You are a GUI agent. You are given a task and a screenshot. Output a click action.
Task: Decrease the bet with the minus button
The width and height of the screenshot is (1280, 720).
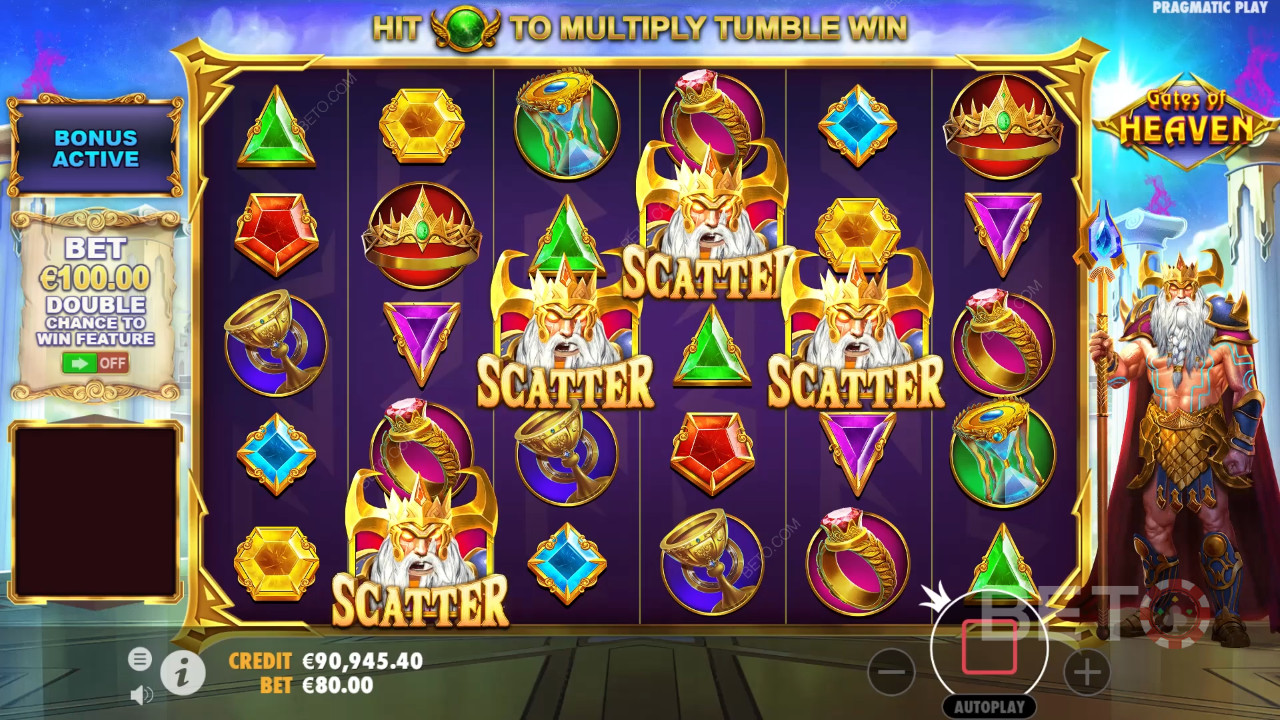891,673
